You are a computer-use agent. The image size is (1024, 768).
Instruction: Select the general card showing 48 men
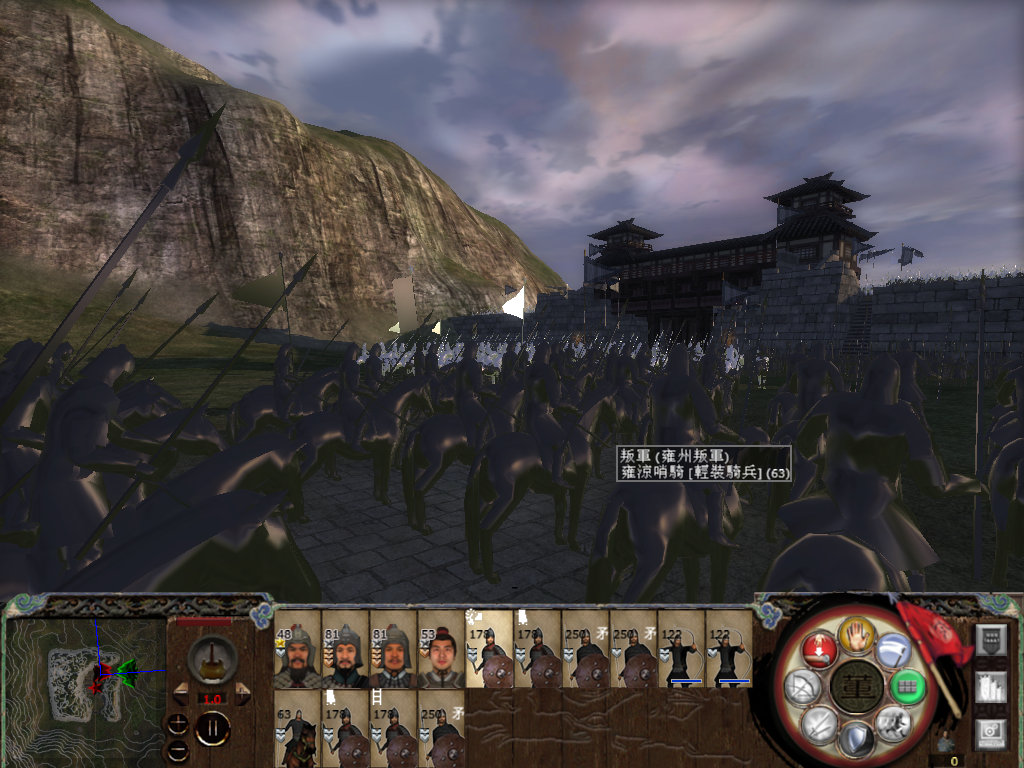click(297, 649)
